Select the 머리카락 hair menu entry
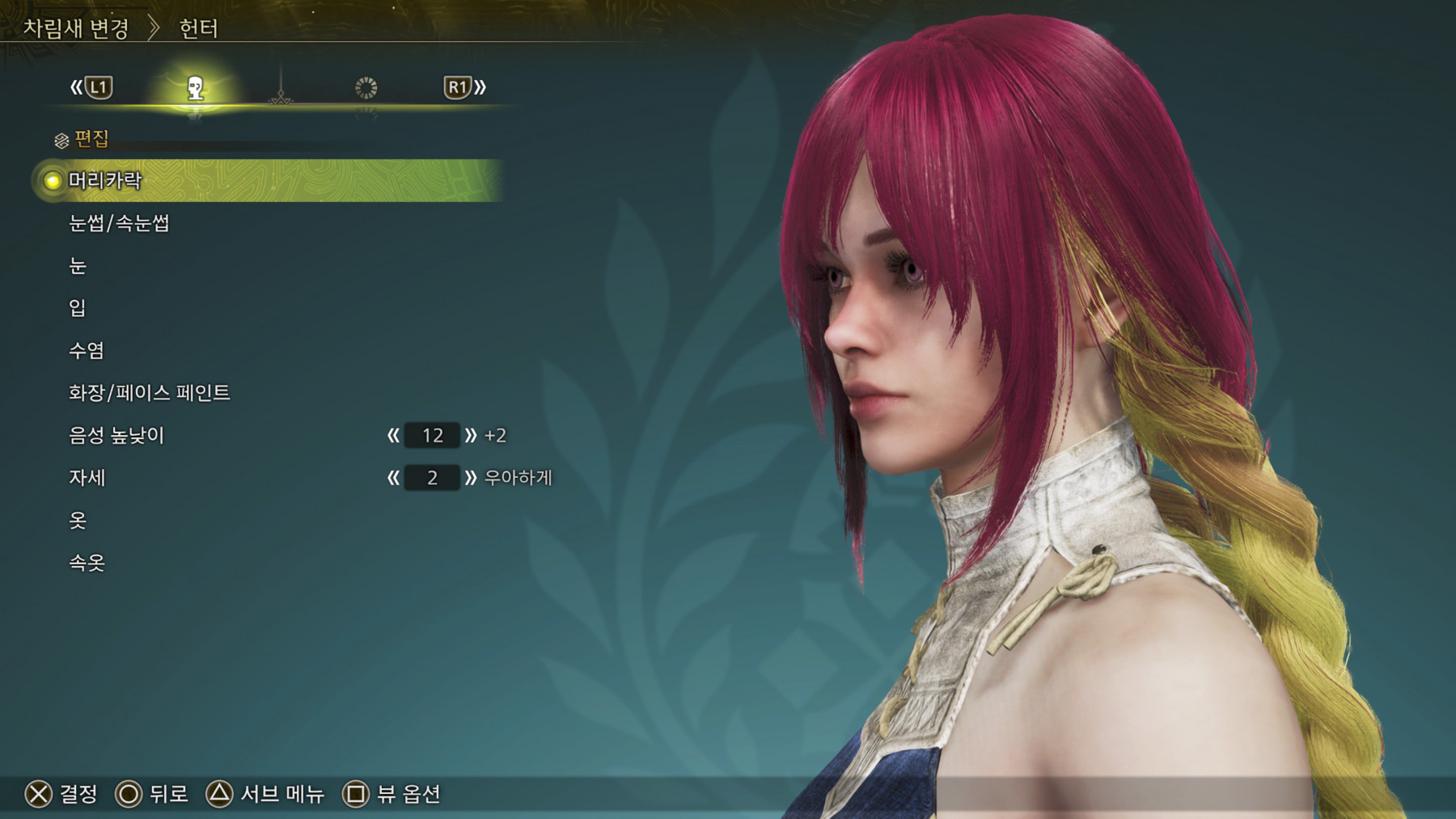The height and width of the screenshot is (819, 1456). click(x=105, y=180)
